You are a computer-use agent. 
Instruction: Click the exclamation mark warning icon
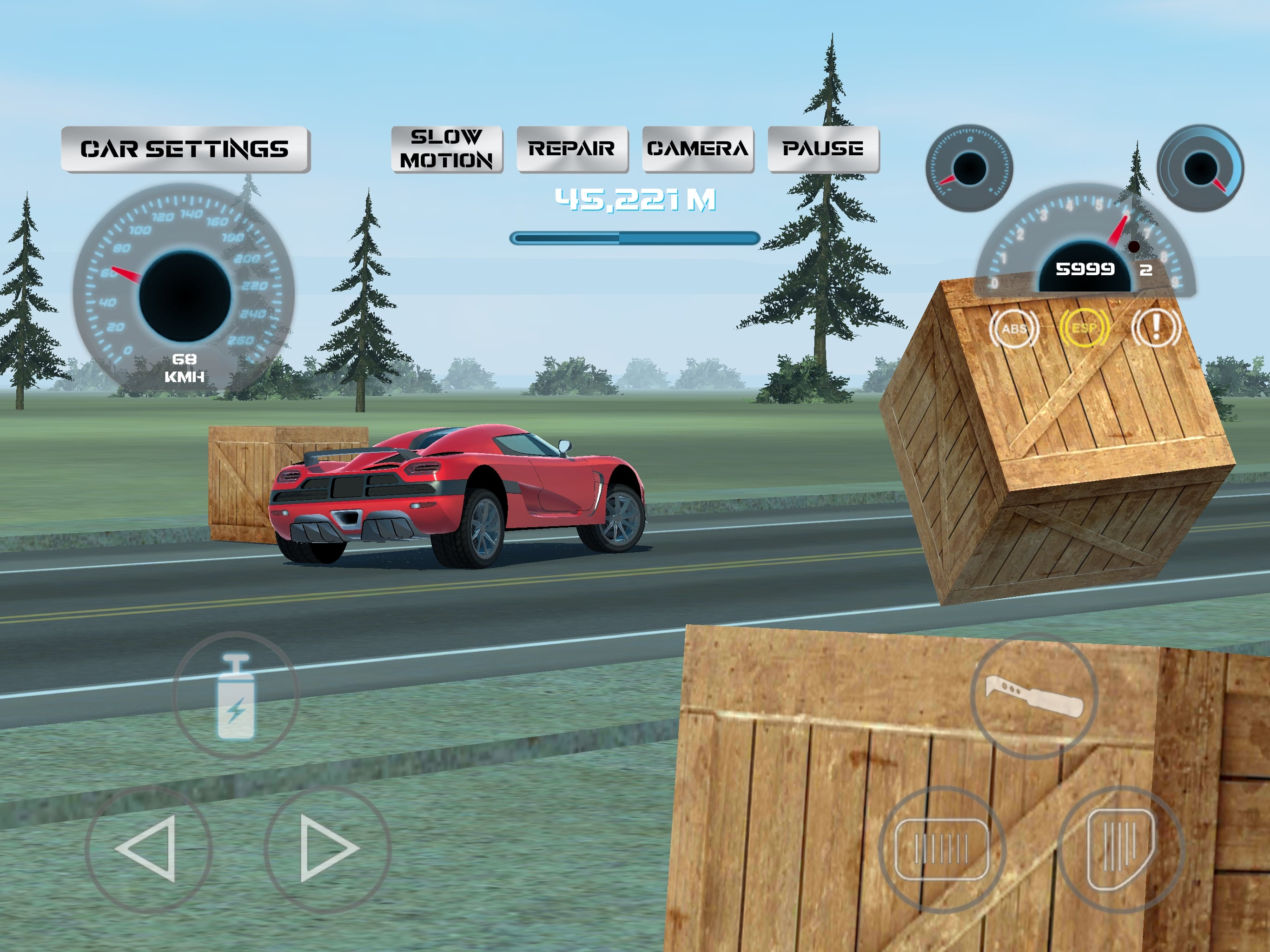point(1156,328)
